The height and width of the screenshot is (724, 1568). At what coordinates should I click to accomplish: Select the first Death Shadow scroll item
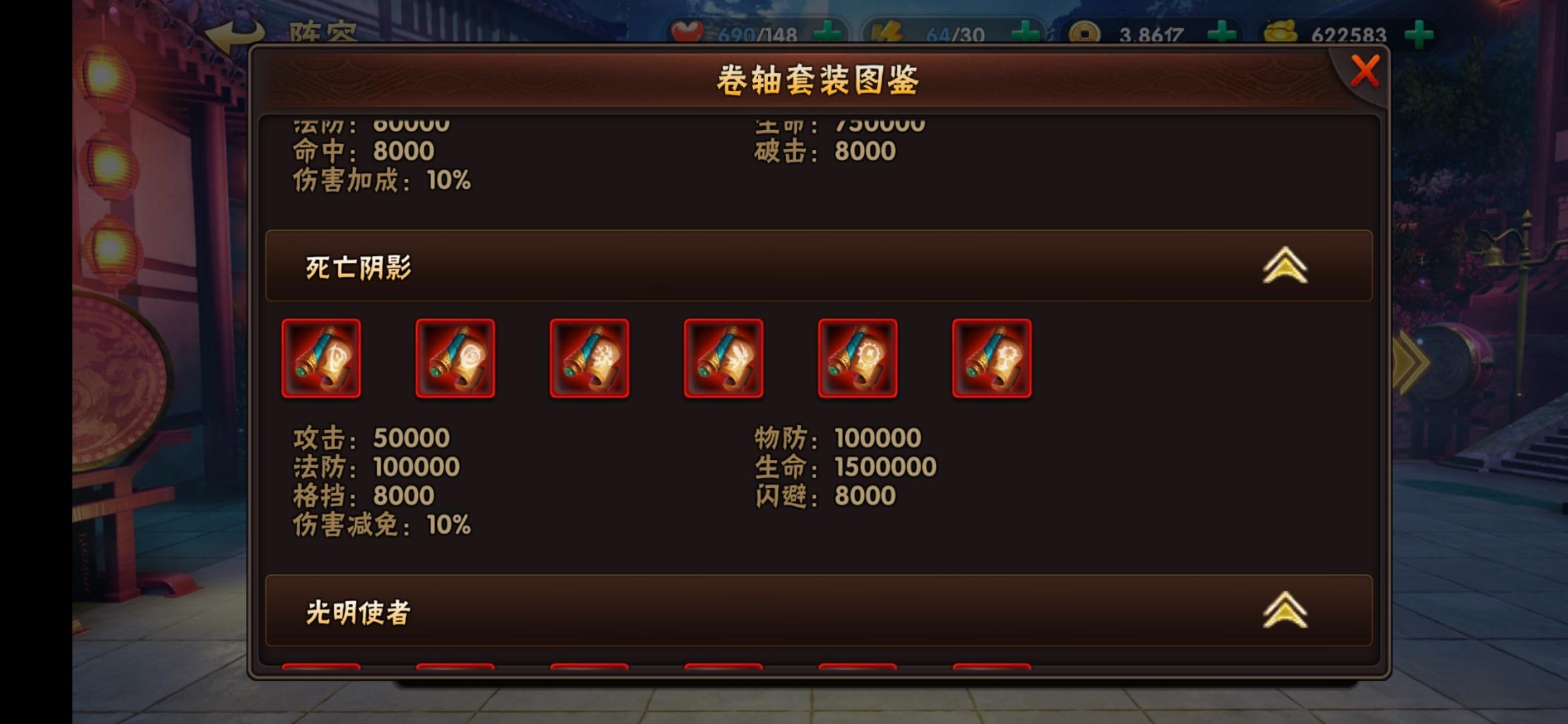pos(322,359)
